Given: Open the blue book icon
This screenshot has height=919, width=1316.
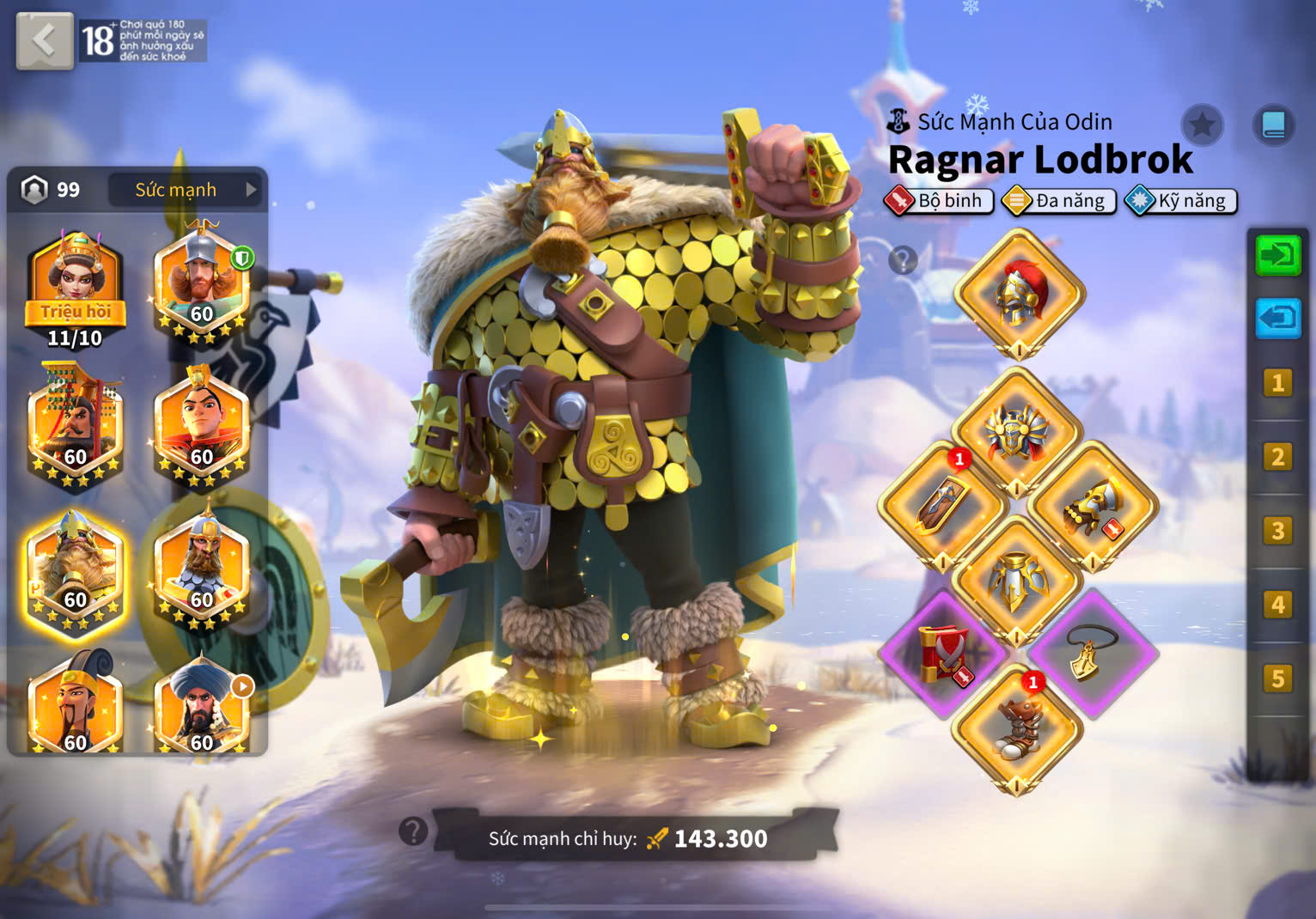Looking at the screenshot, I should (1273, 126).
